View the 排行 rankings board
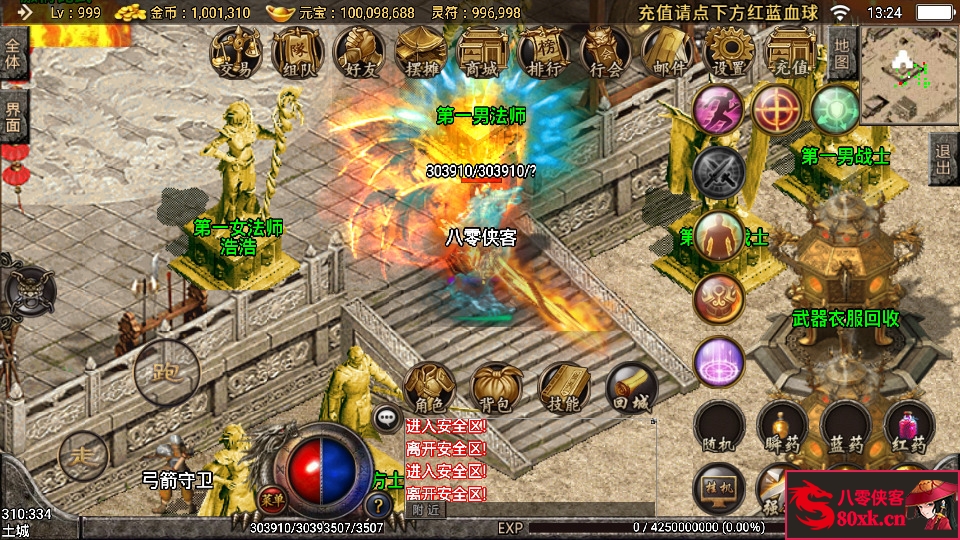The image size is (960, 540). point(544,52)
